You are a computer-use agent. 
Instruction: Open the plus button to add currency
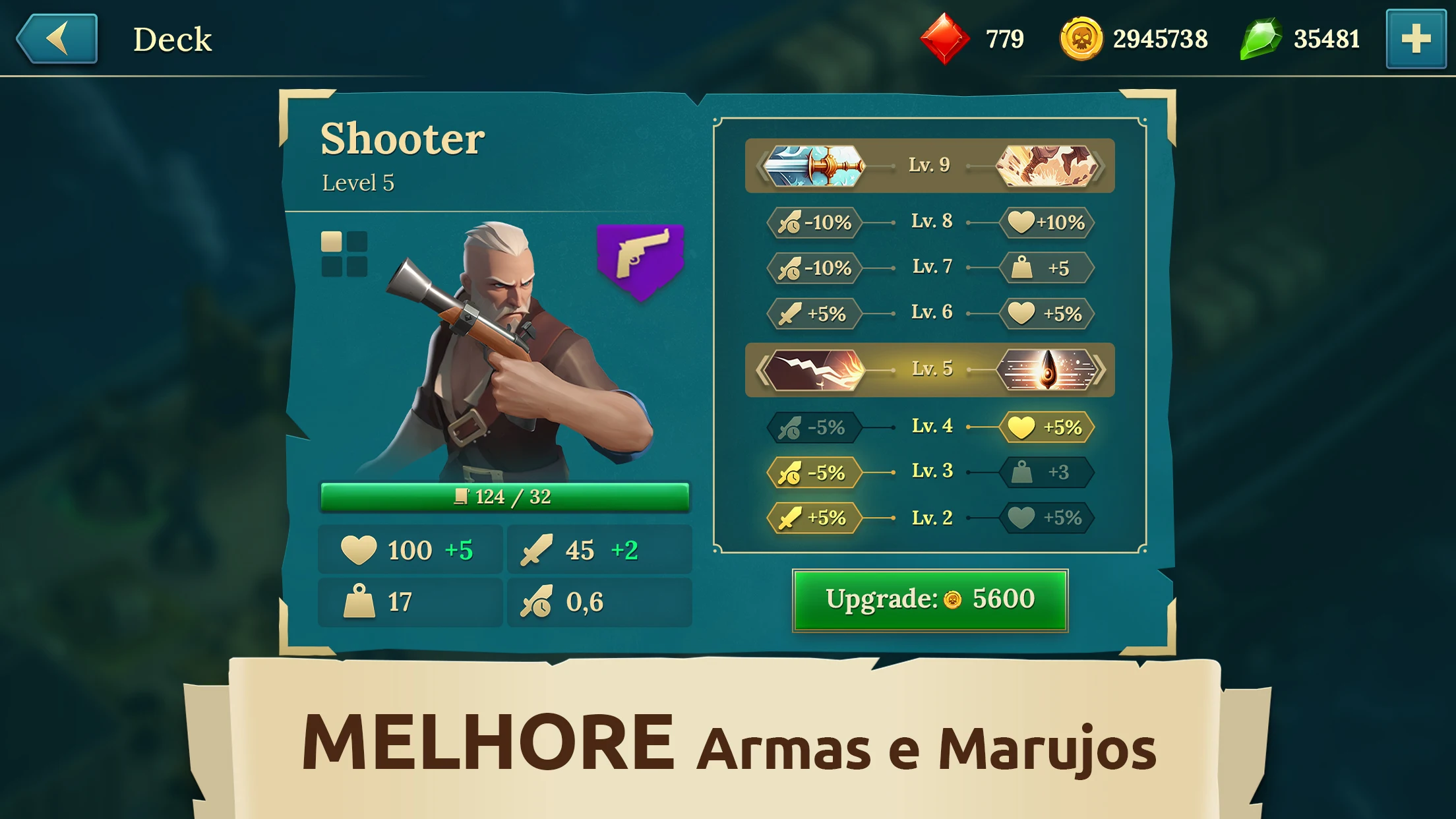tap(1416, 39)
